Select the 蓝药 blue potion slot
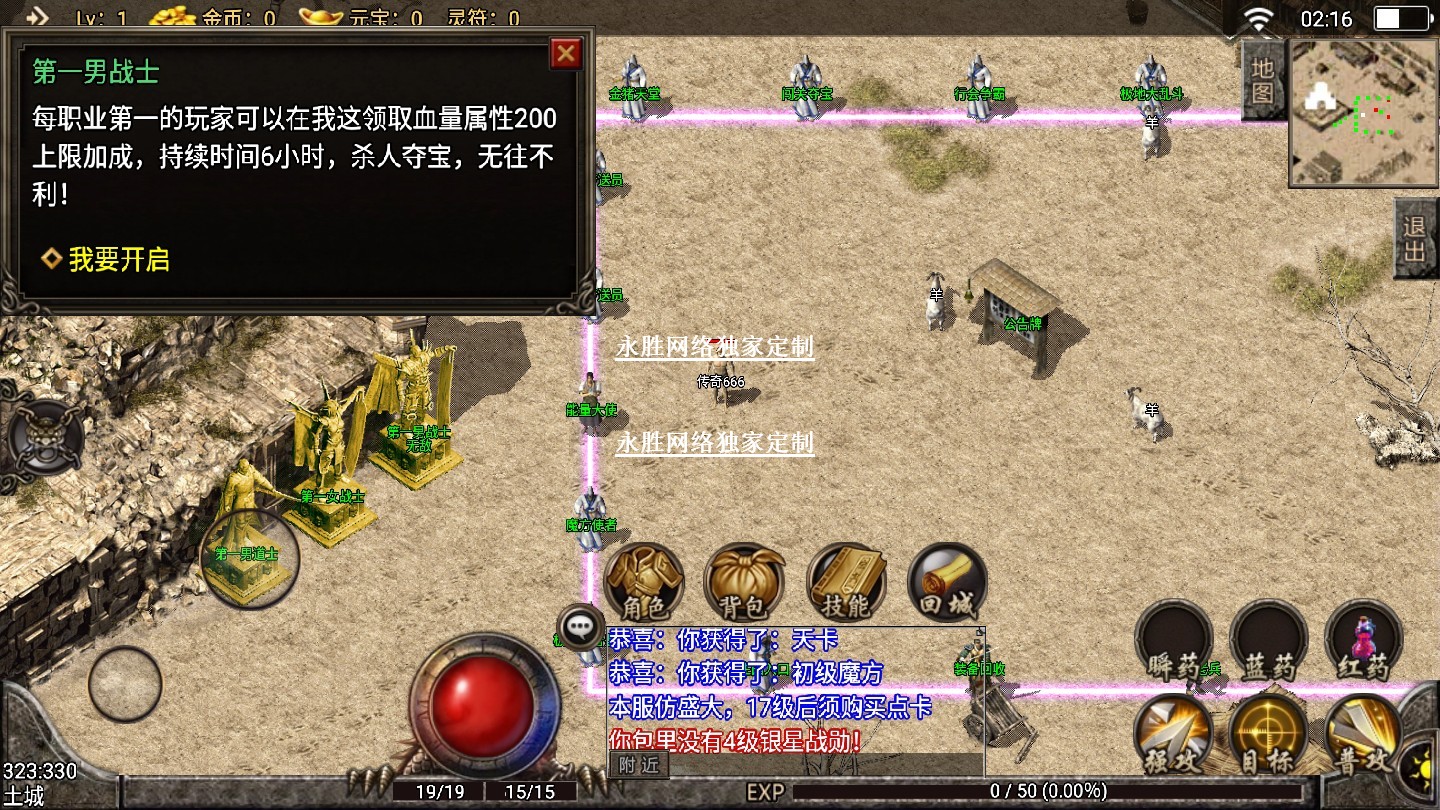Image resolution: width=1440 pixels, height=810 pixels. [x=1268, y=640]
